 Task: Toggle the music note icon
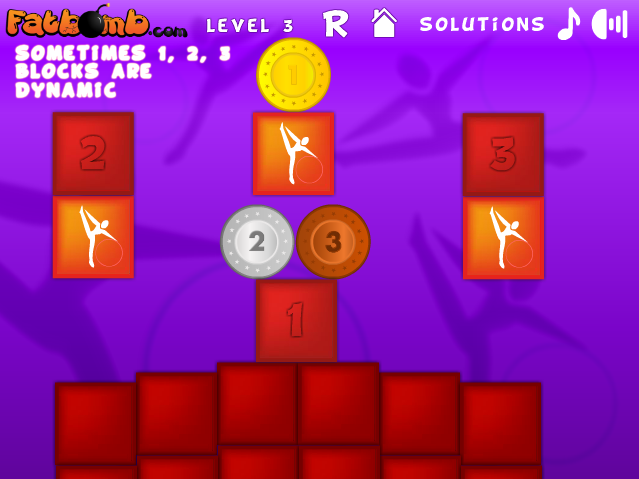pyautogui.click(x=568, y=23)
